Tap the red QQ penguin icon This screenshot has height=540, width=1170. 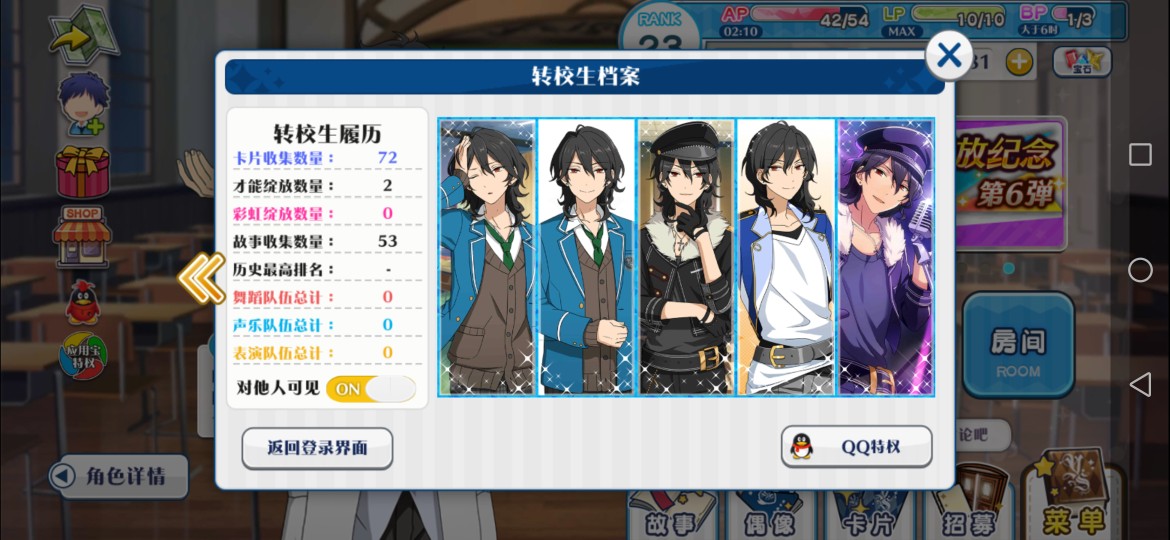[82, 301]
